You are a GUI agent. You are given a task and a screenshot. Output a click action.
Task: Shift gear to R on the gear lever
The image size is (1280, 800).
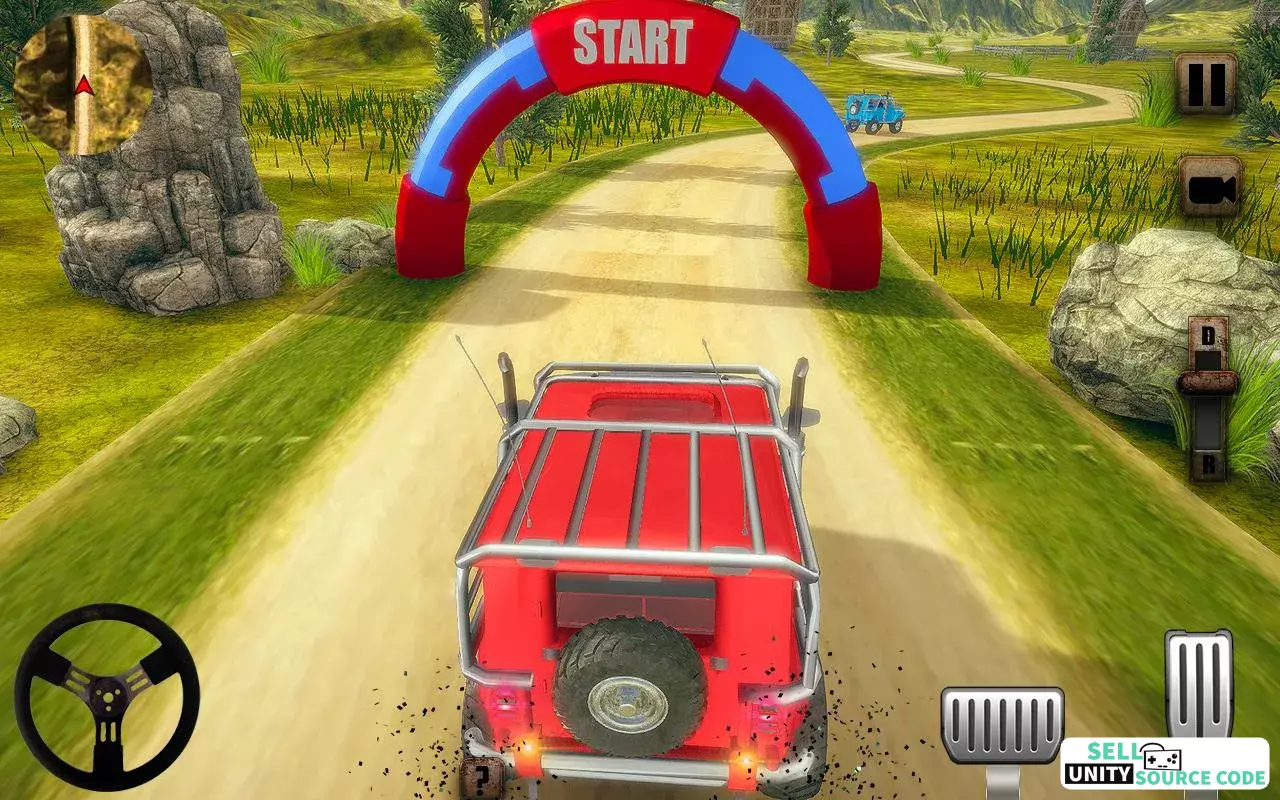coord(1208,464)
